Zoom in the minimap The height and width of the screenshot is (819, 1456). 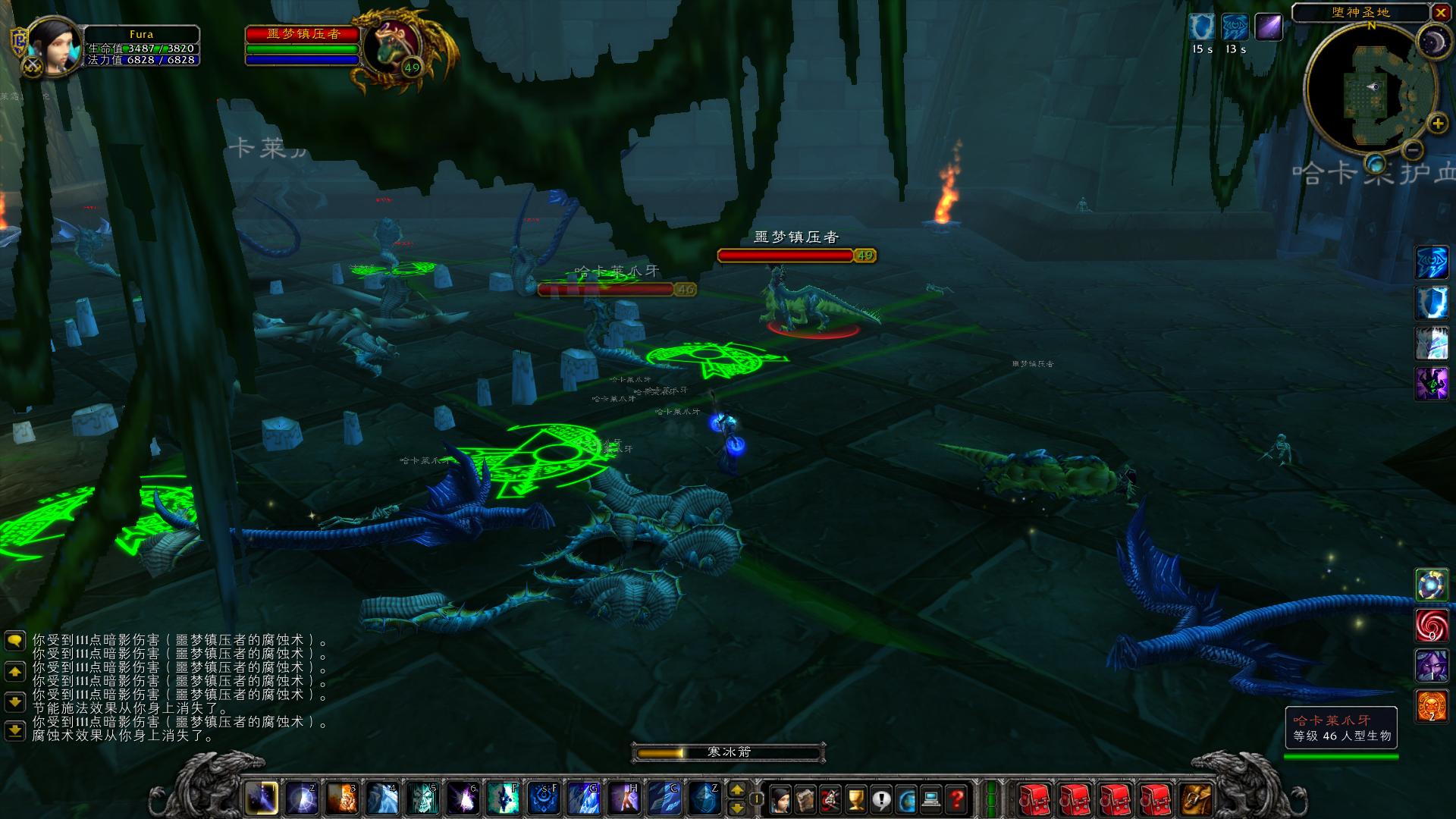[x=1436, y=123]
